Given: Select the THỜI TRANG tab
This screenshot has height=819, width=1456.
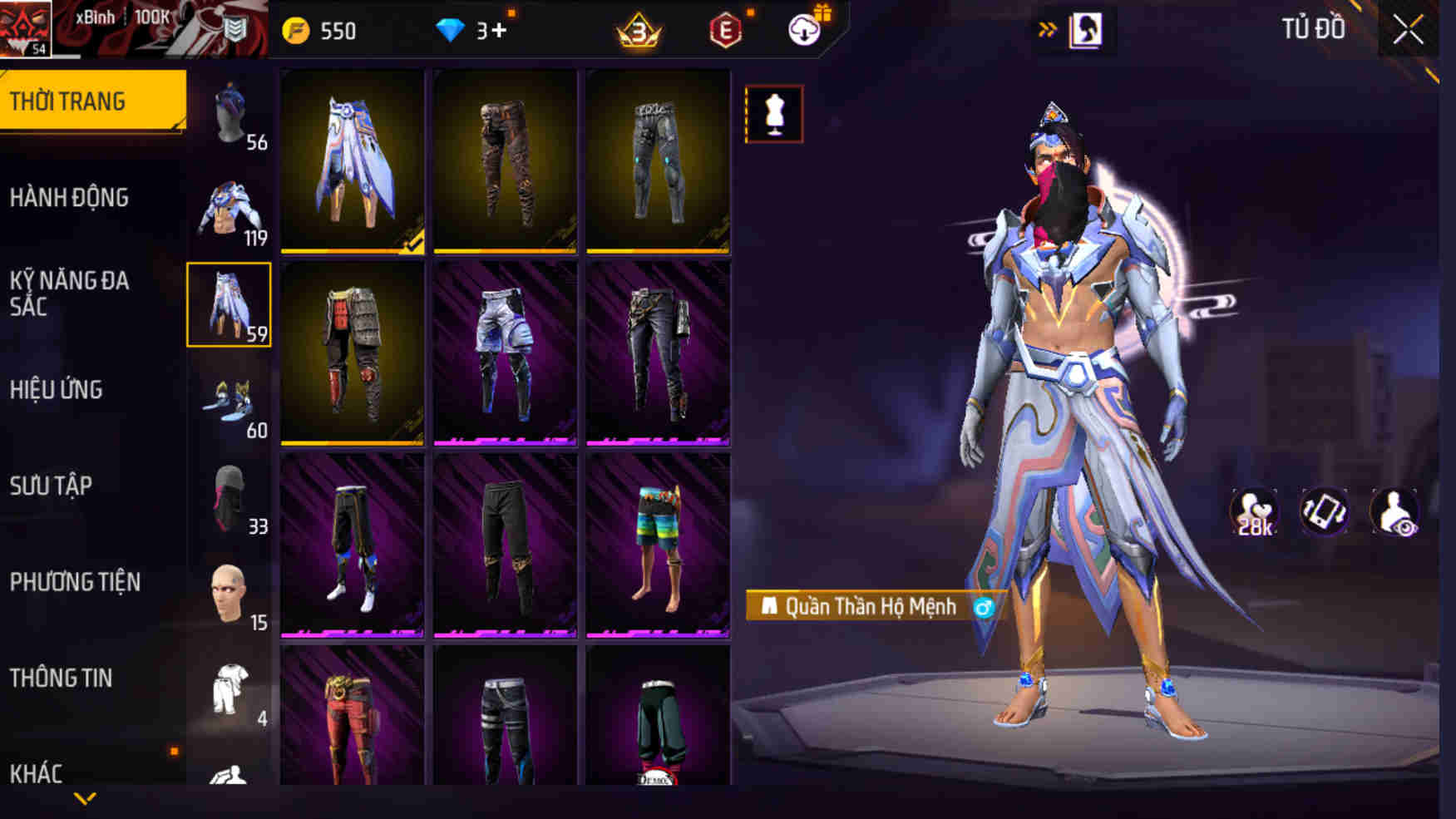Looking at the screenshot, I should [x=92, y=101].
